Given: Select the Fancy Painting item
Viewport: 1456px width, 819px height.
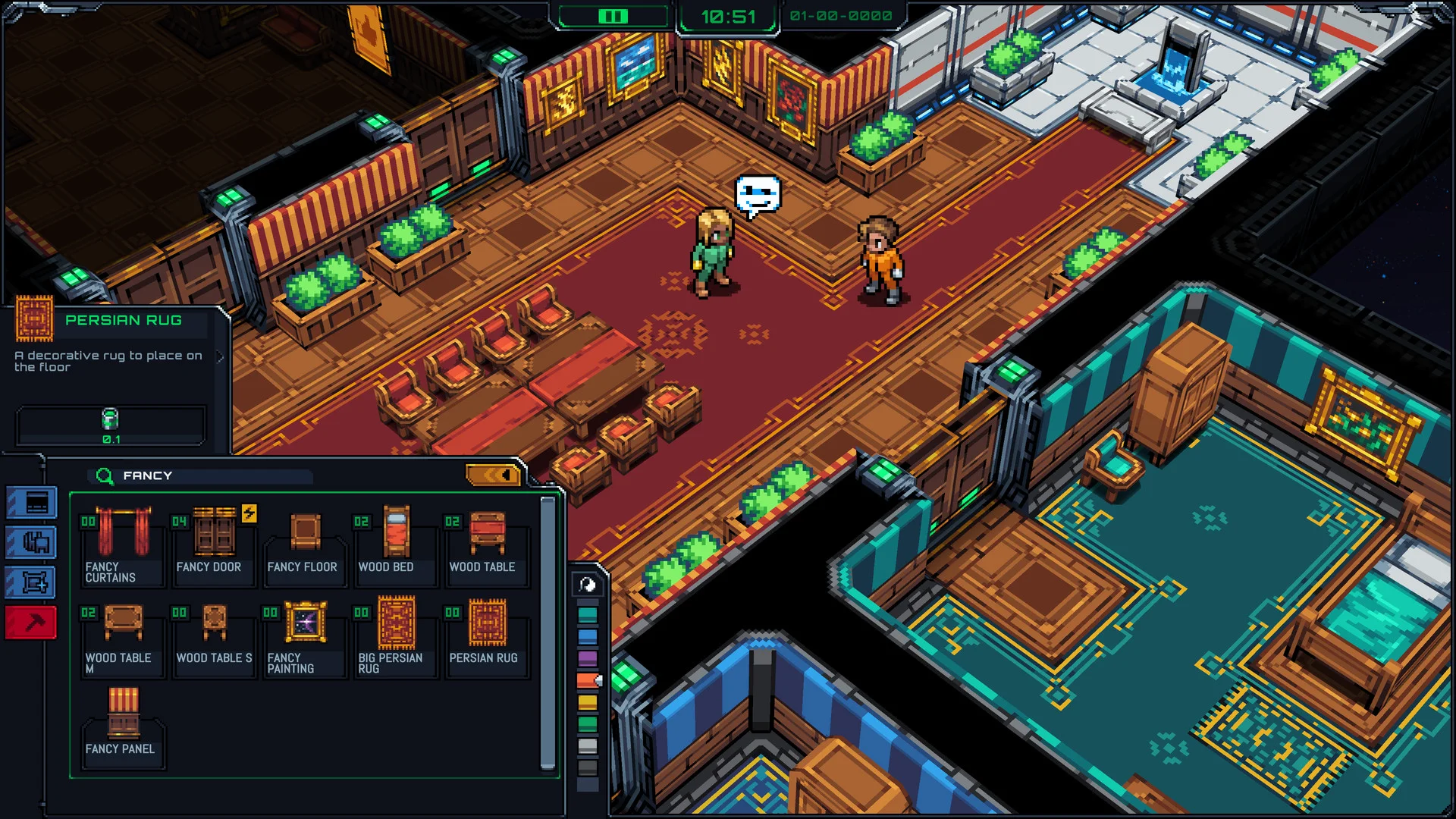Looking at the screenshot, I should [304, 635].
